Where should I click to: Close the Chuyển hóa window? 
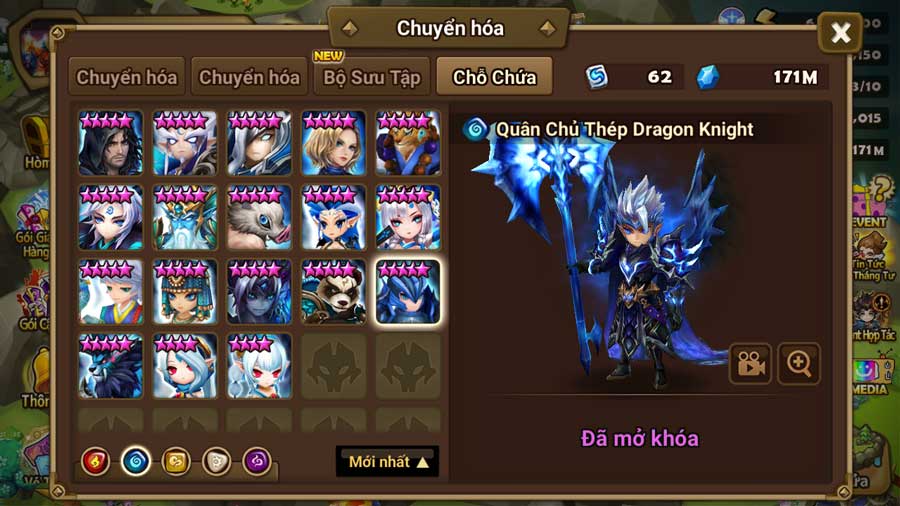(840, 34)
